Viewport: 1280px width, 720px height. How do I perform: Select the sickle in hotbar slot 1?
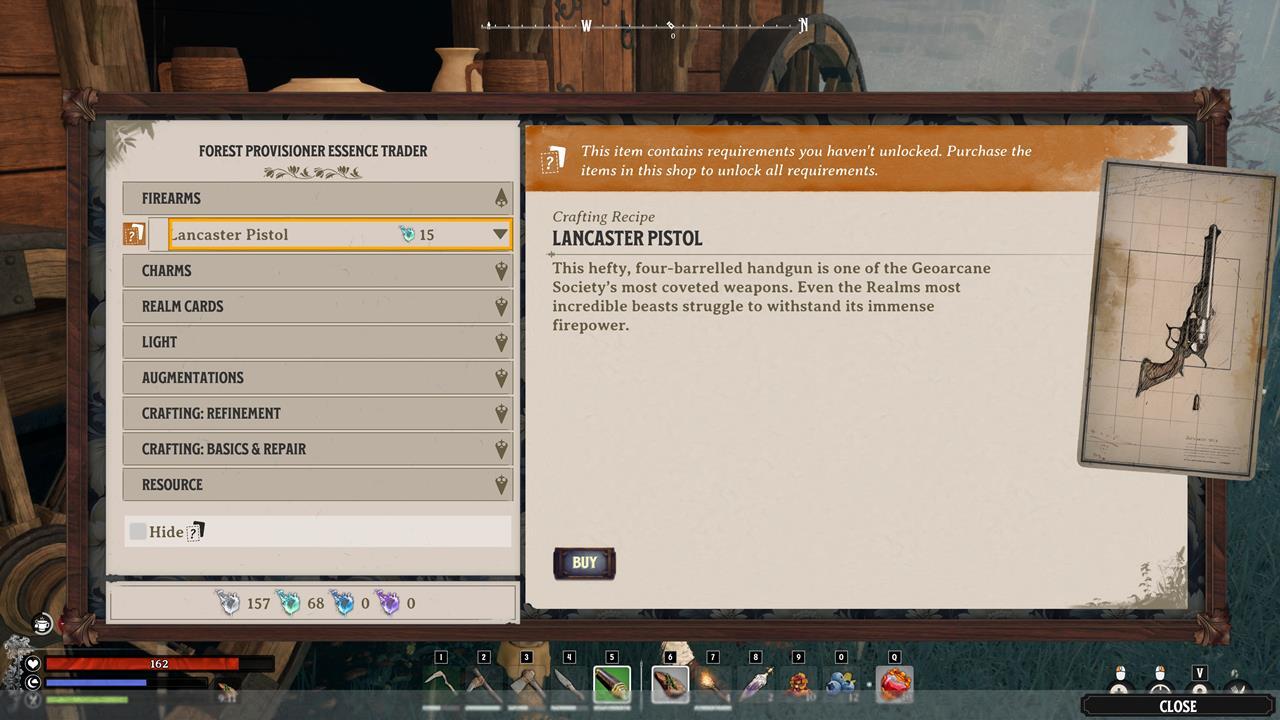(x=441, y=685)
